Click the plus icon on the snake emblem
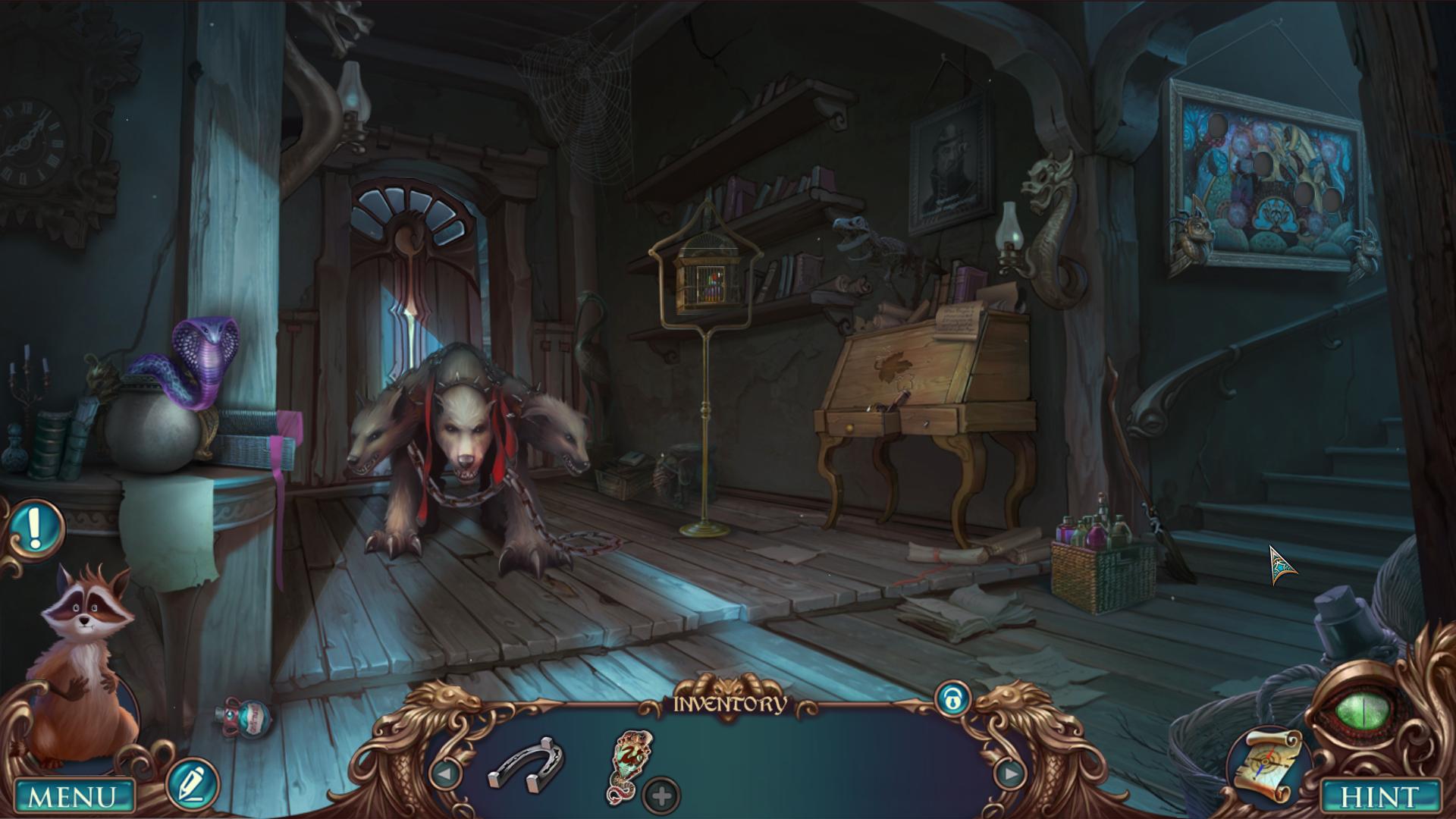 point(661,796)
